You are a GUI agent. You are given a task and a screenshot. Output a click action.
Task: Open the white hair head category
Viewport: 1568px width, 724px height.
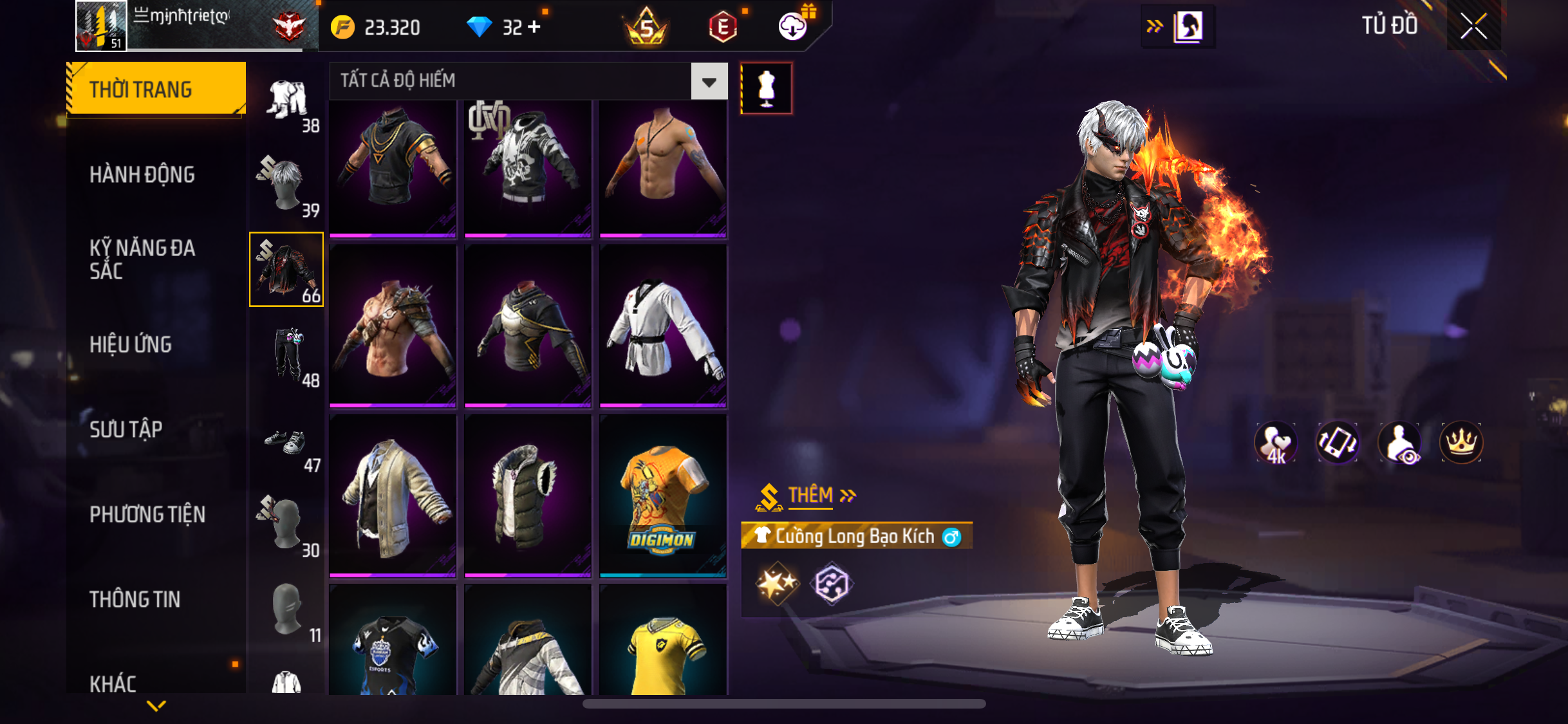click(287, 185)
